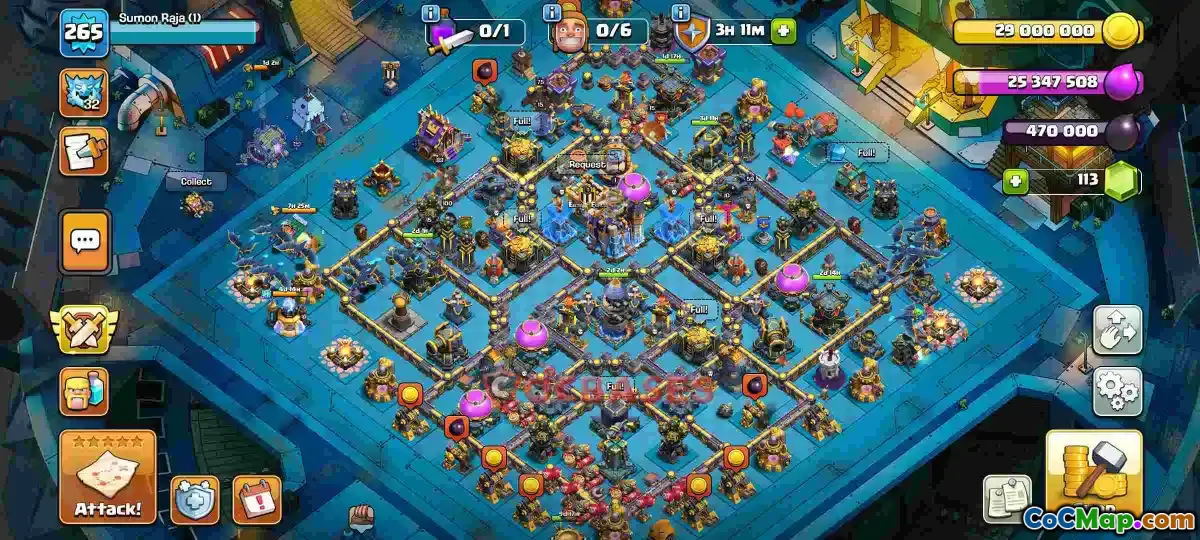This screenshot has width=1200, height=540.
Task: Open the clipboard notes button
Action: (1008, 497)
